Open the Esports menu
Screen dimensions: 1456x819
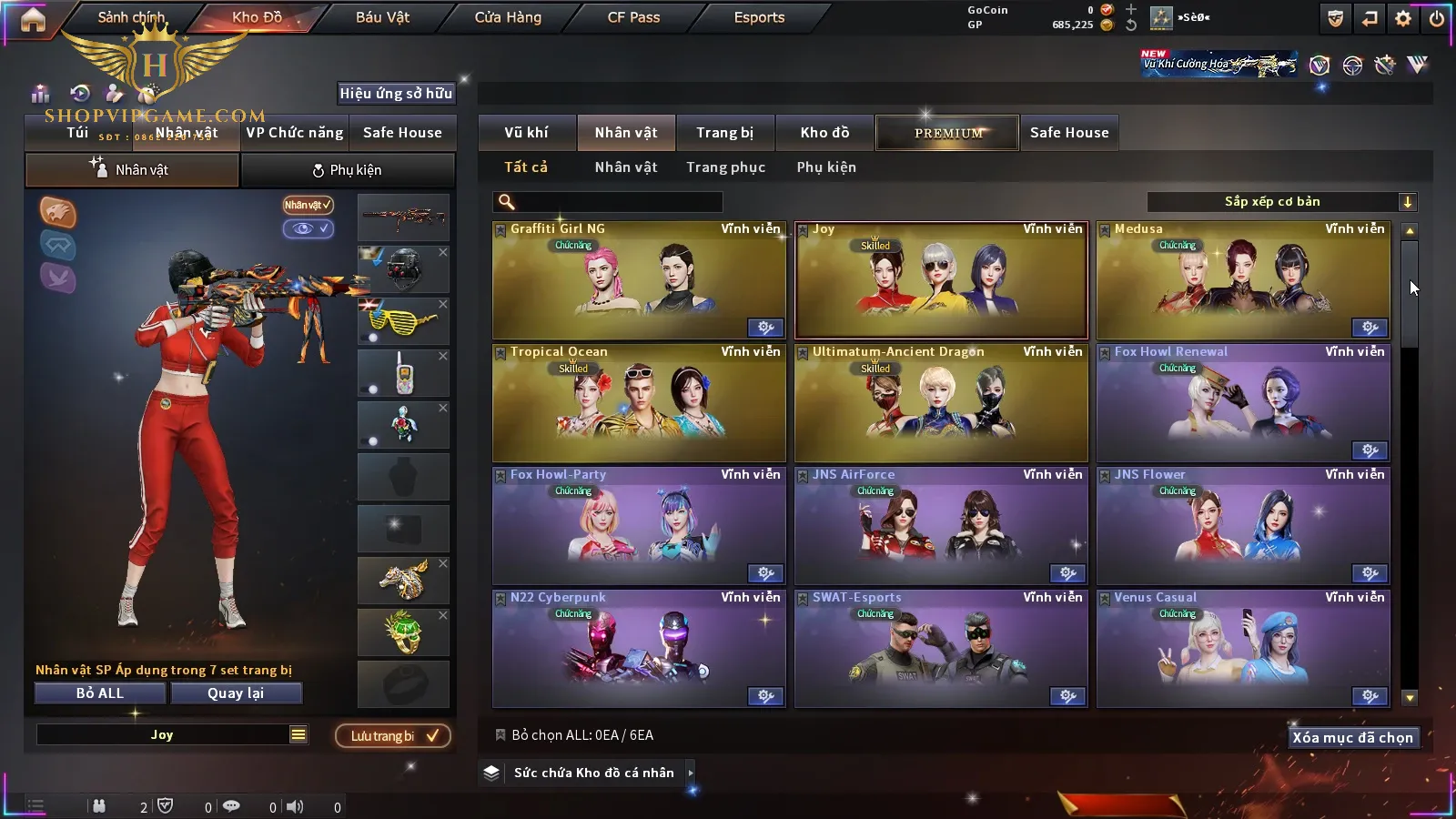(x=759, y=17)
